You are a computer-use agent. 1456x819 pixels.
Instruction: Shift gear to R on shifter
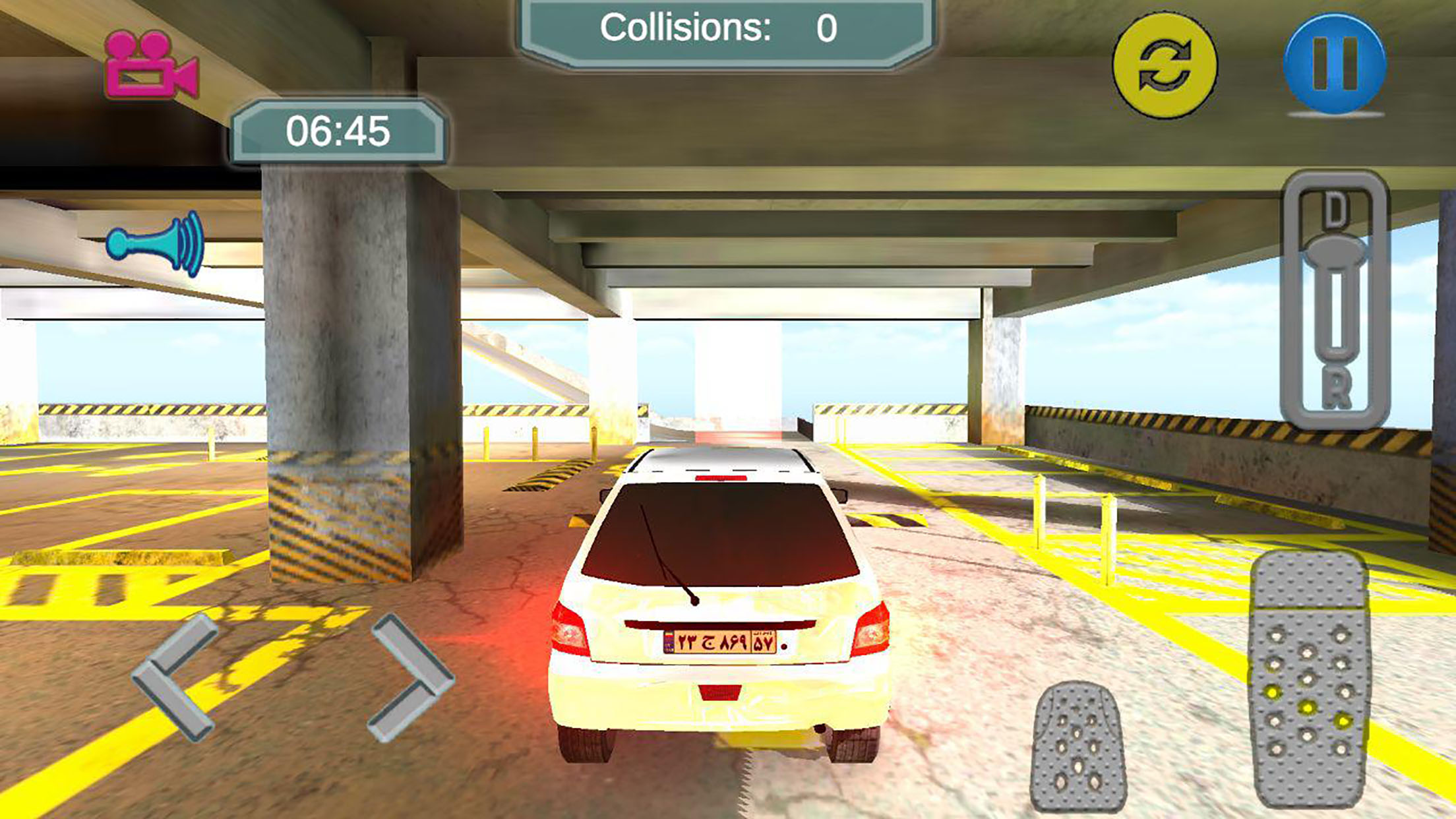pos(1336,388)
